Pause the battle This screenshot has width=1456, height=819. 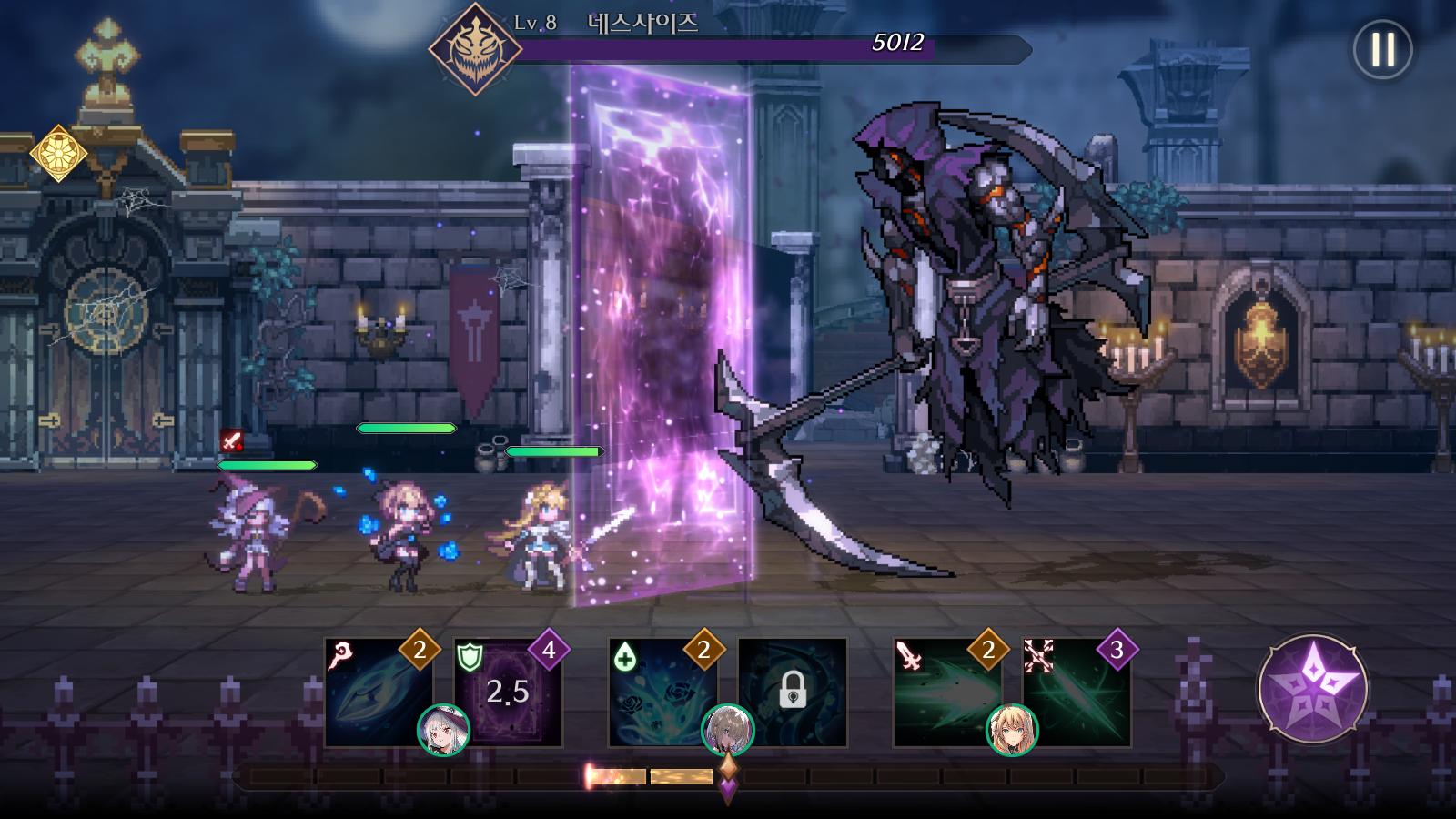pyautogui.click(x=1382, y=50)
